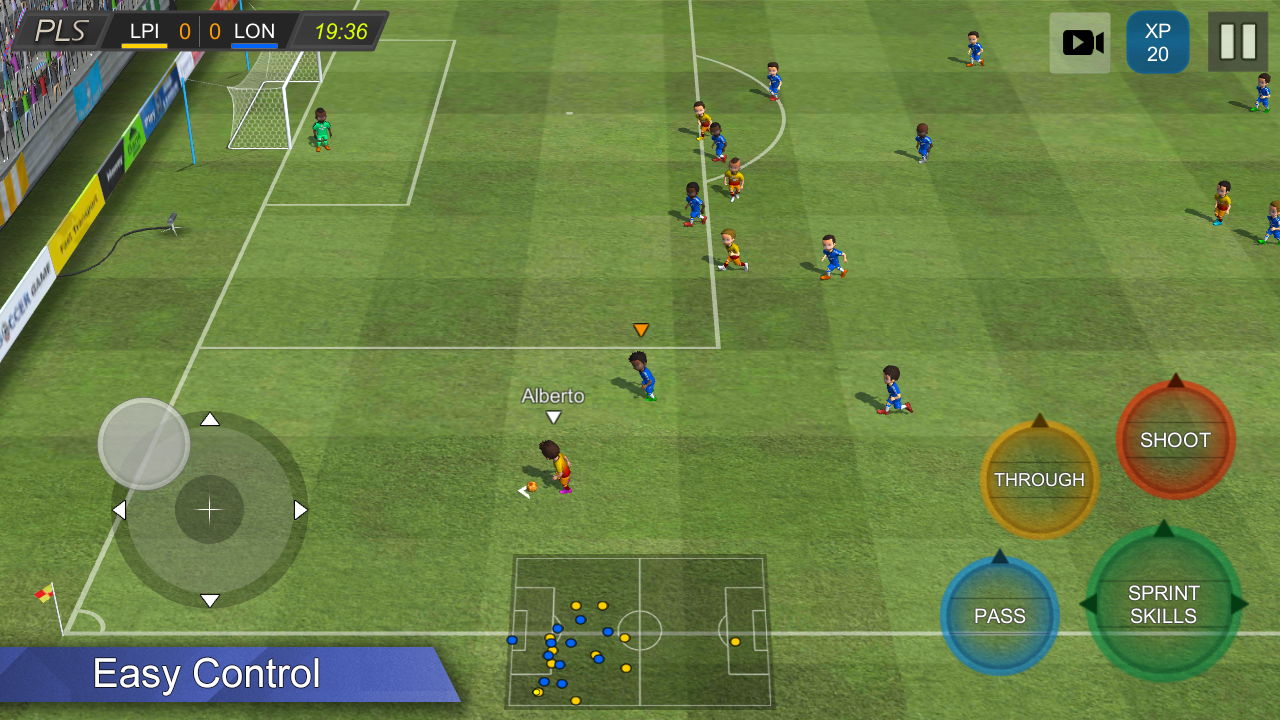1280x720 pixels.
Task: Tap the down arrow on the directional pad
Action: click(209, 600)
